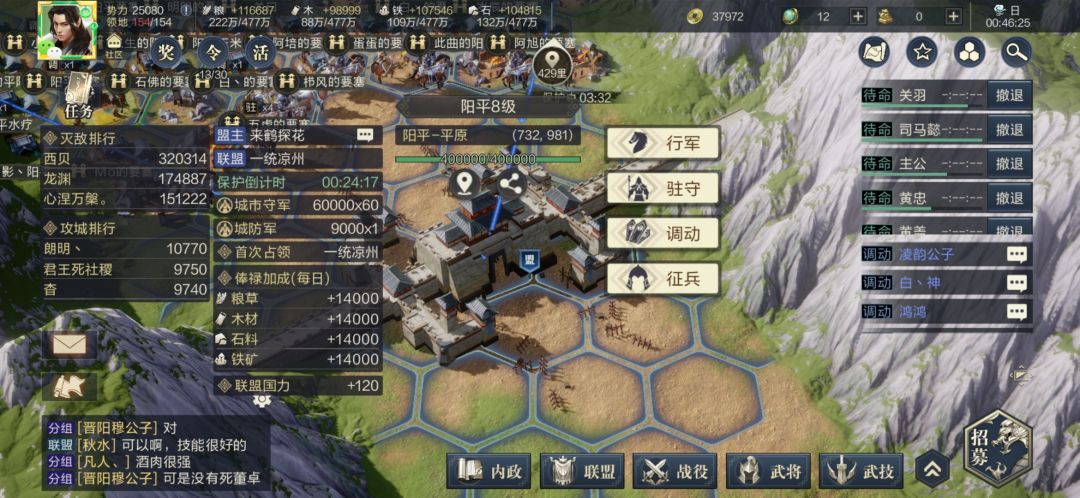Withdraw 关羽's army with 撤退
Screen dimensions: 1080x498
pyautogui.click(x=1009, y=96)
